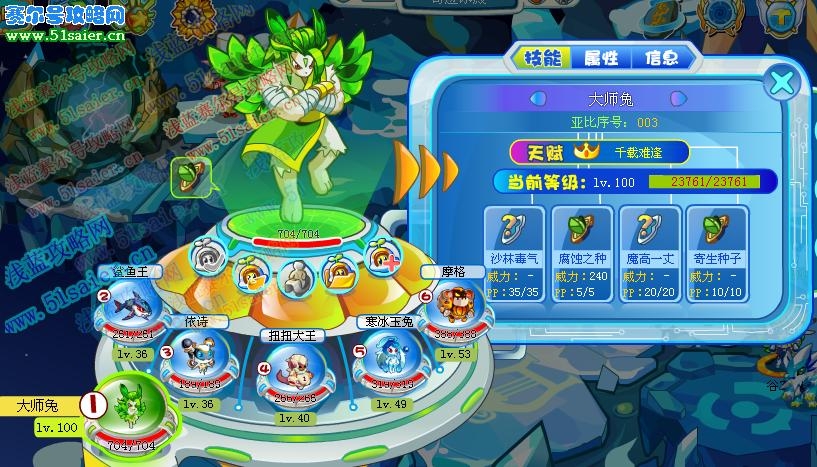The image size is (817, 467).
Task: Select the 沙林毒气 skill card
Action: 514,251
